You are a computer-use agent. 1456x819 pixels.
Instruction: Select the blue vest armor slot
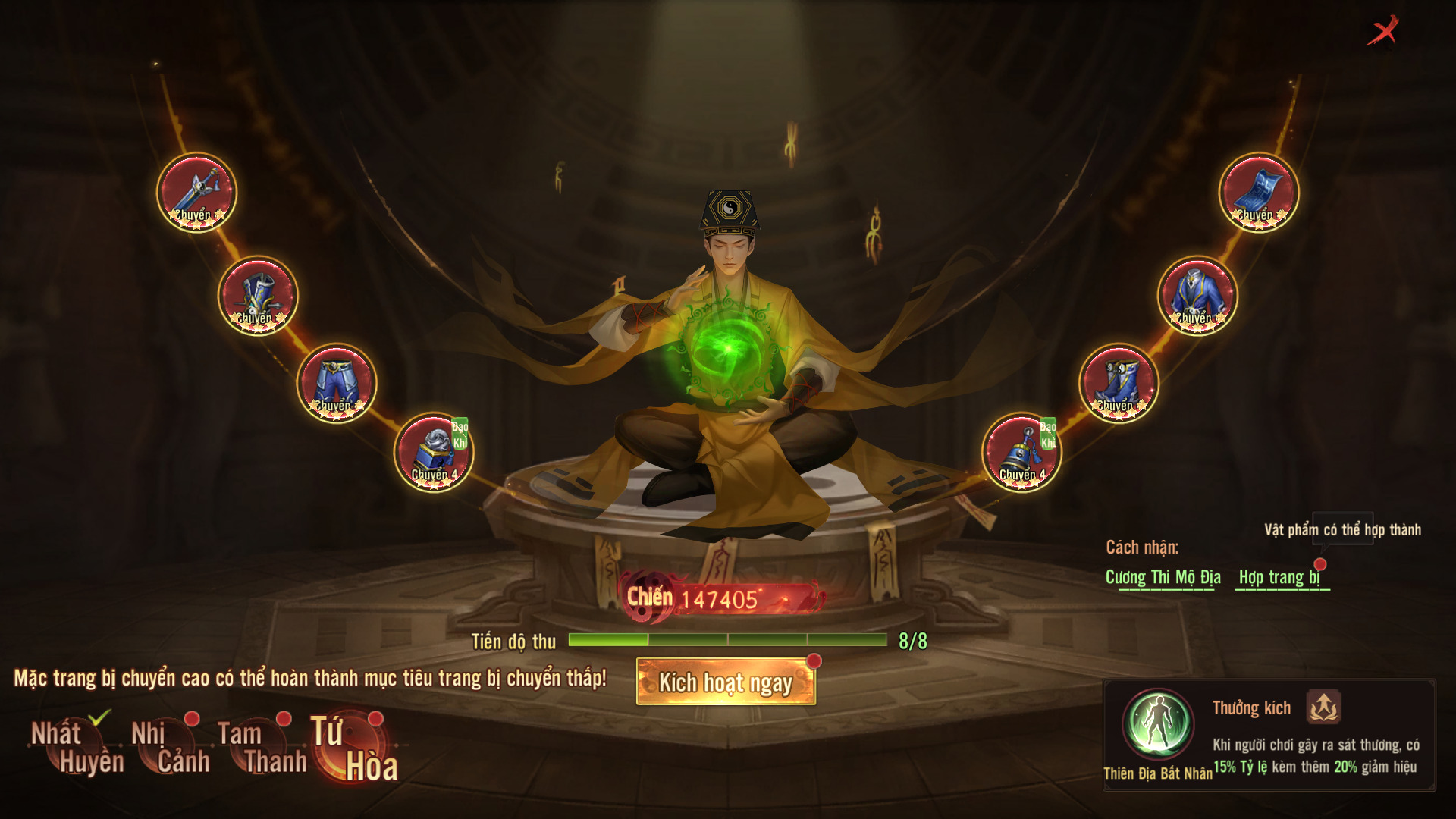coord(258,296)
